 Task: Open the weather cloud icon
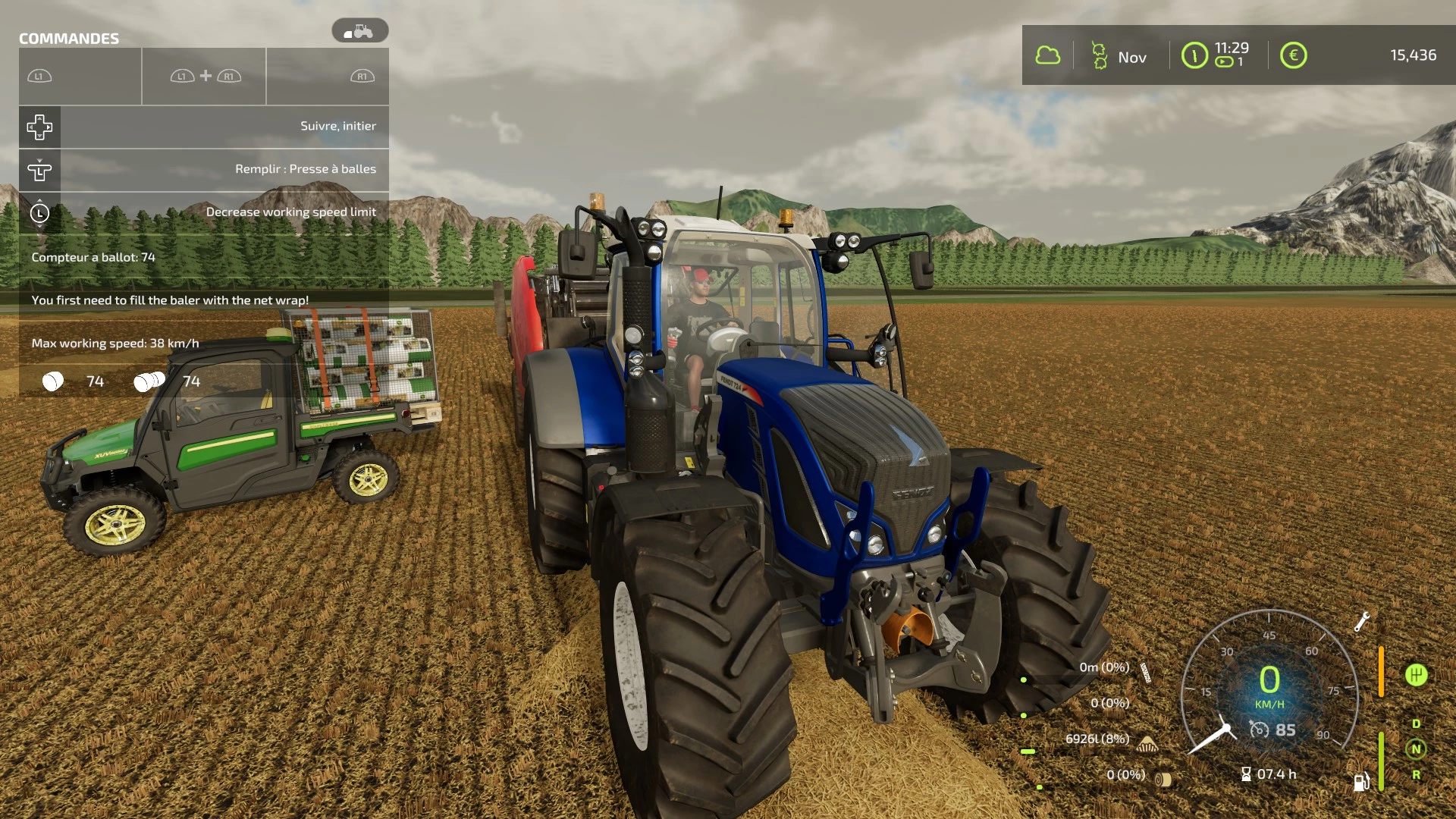1047,55
